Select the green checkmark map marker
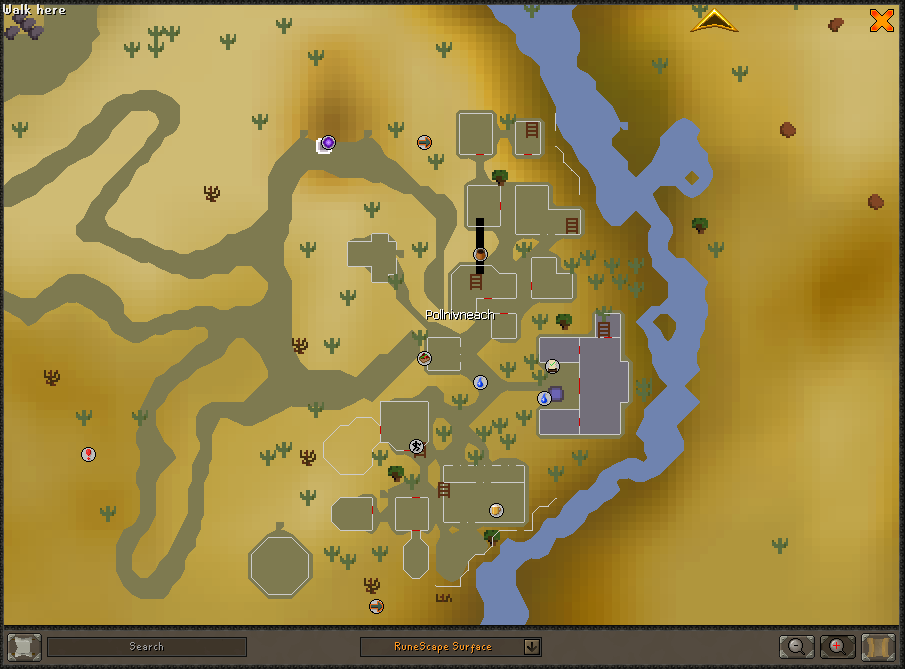The height and width of the screenshot is (669, 905). coord(552,366)
